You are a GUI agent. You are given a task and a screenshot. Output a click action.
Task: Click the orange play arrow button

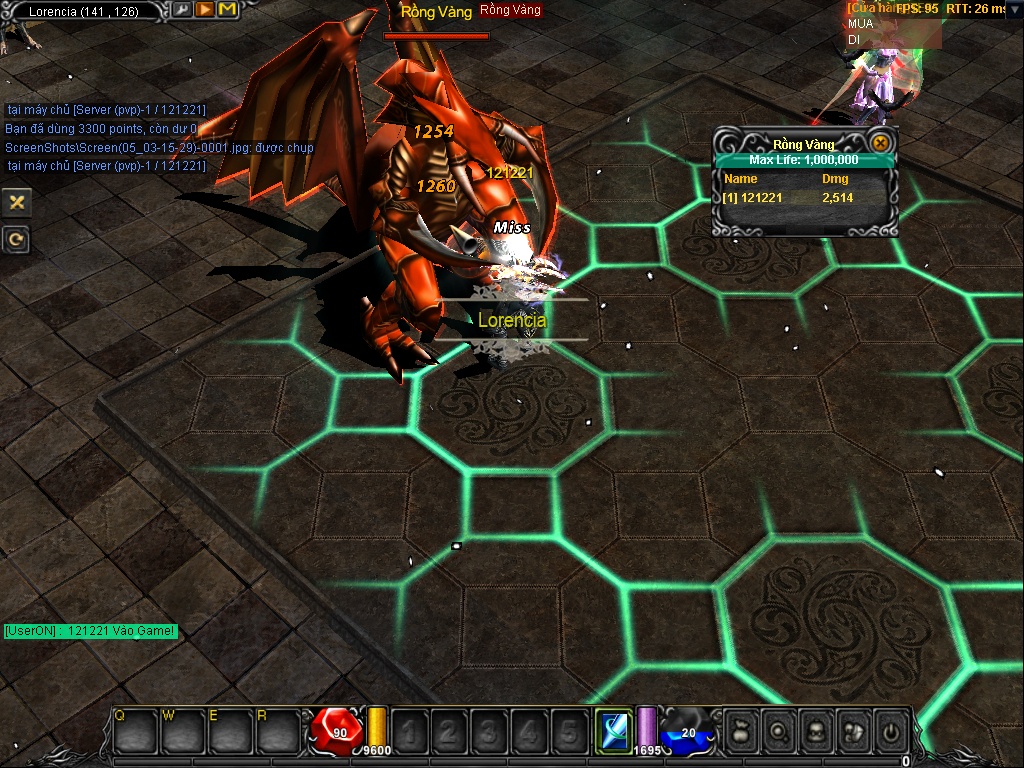click(204, 10)
